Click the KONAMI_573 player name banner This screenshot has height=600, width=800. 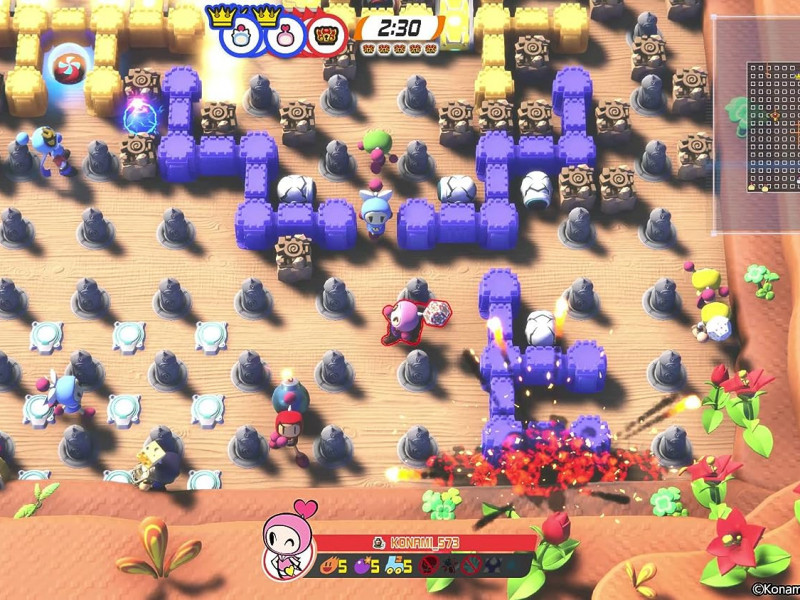(427, 543)
